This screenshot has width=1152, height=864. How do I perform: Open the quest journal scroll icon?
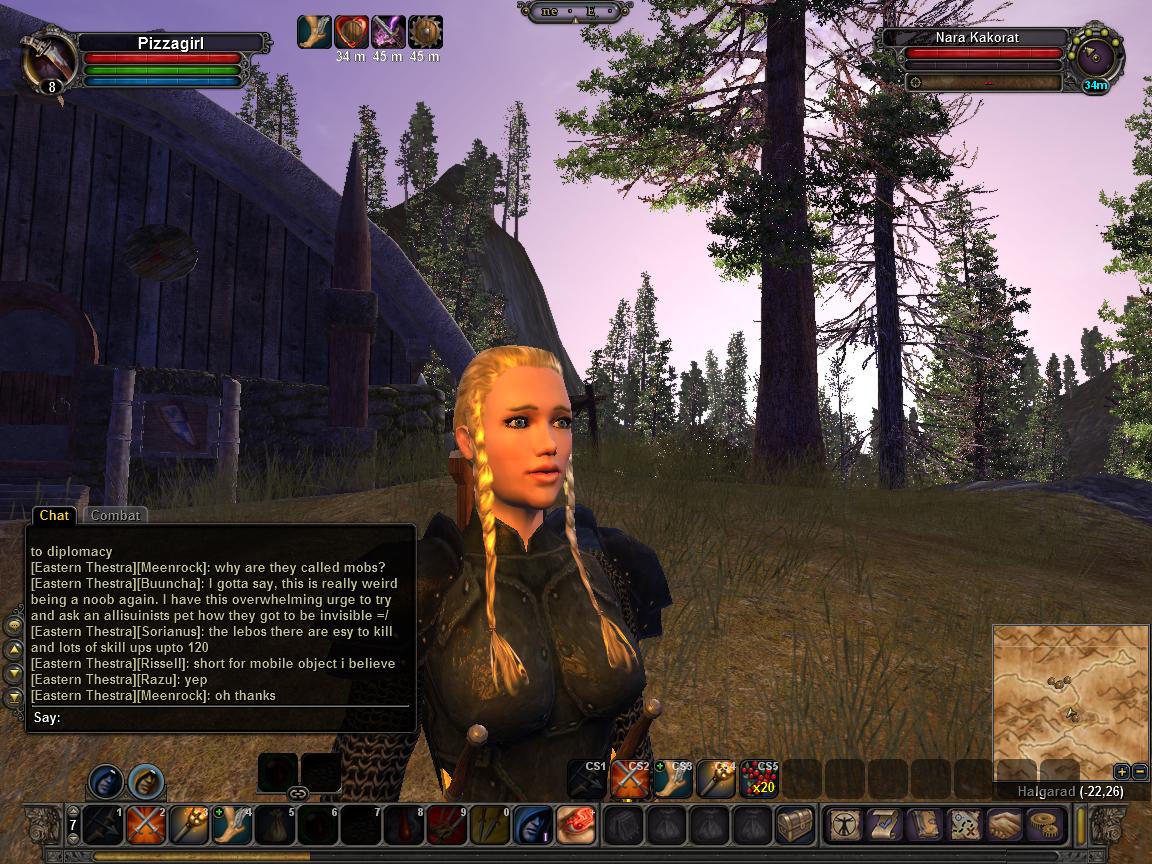click(884, 825)
